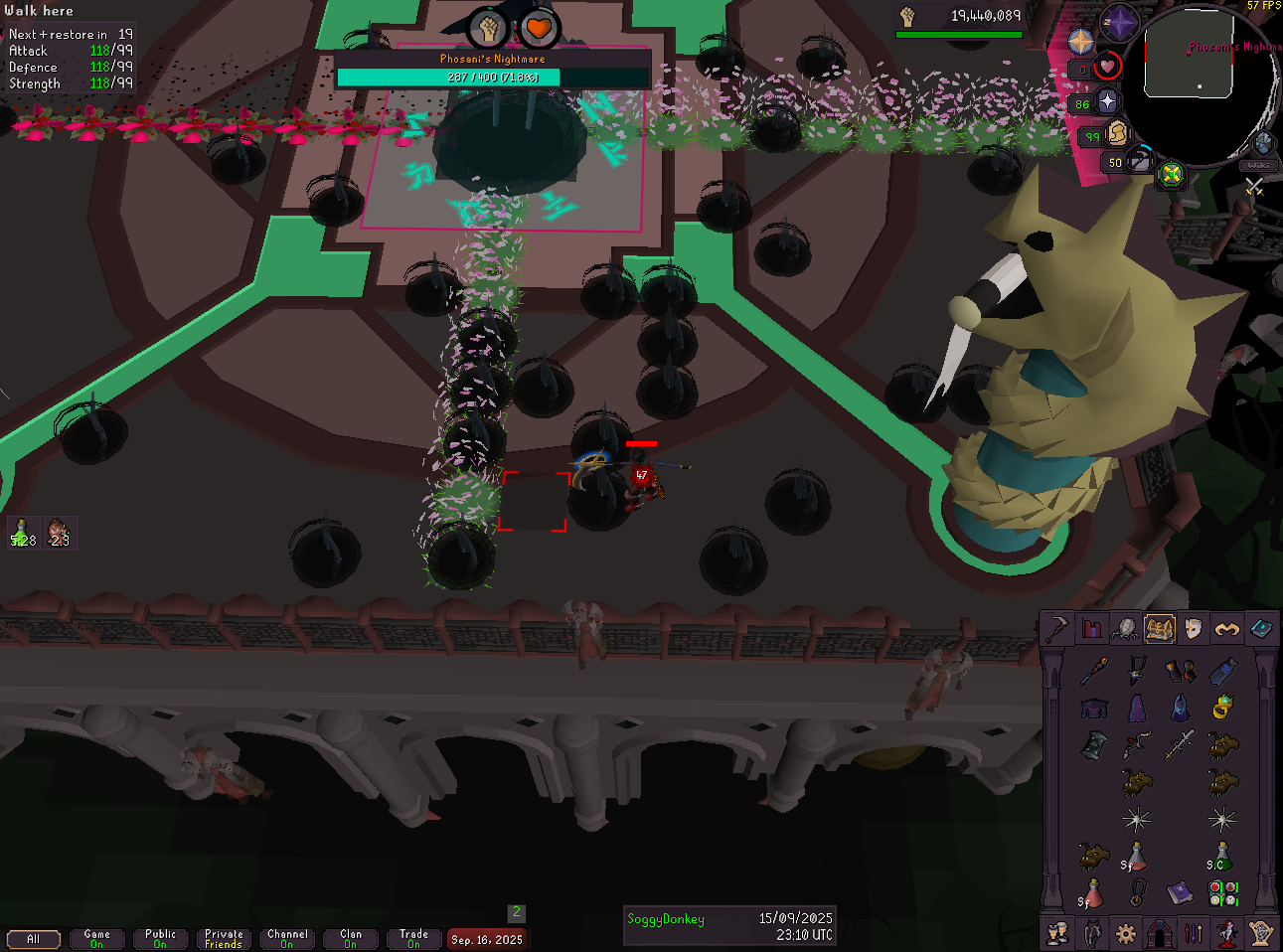The image size is (1283, 952).
Task: Open the Settings gear tab
Action: 1125,934
